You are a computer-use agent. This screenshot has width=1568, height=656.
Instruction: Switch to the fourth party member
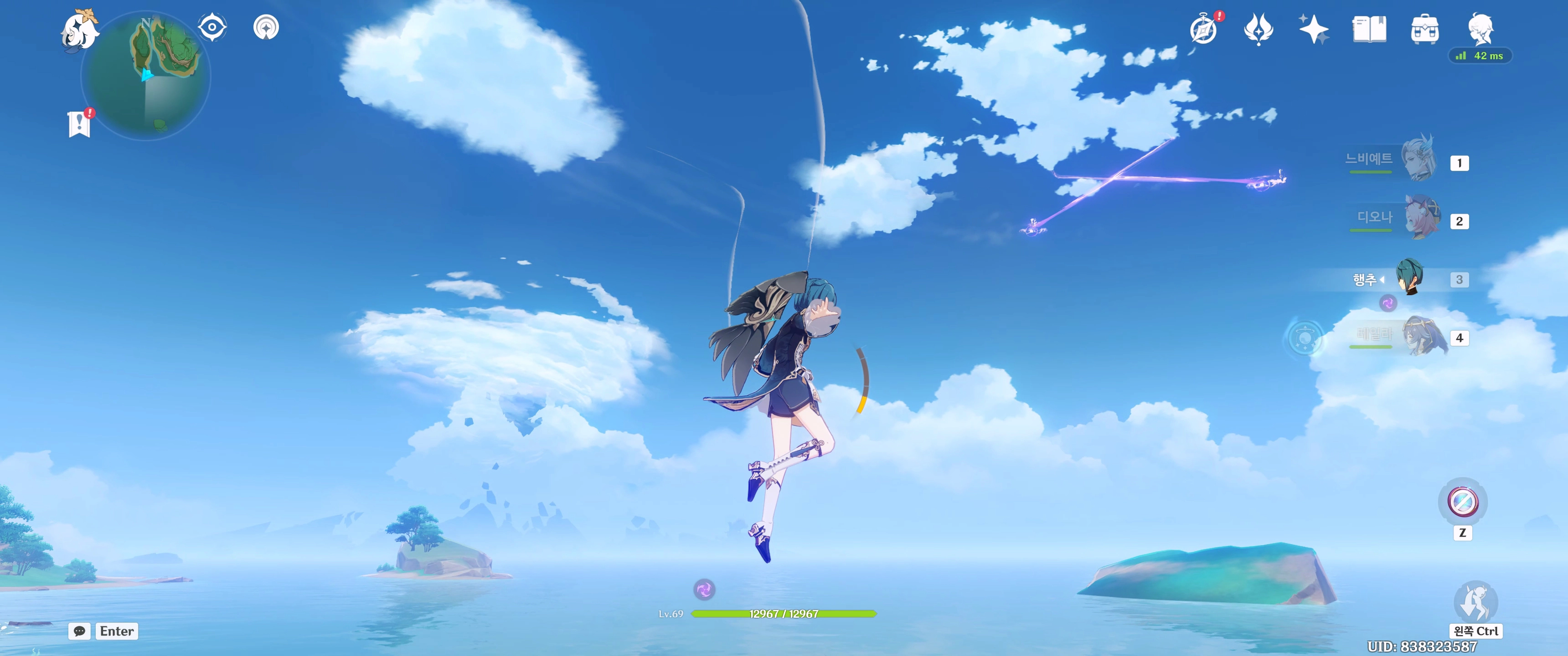click(1424, 336)
